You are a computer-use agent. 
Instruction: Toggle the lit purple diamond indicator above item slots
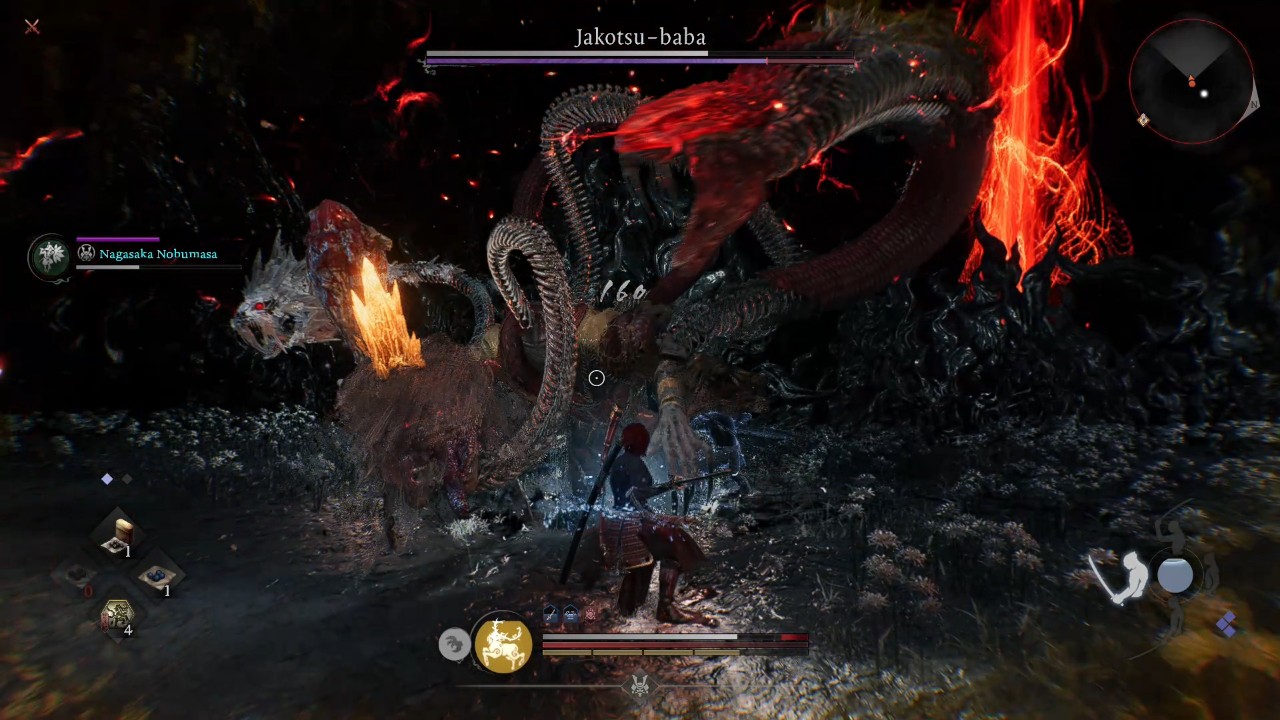[x=107, y=478]
